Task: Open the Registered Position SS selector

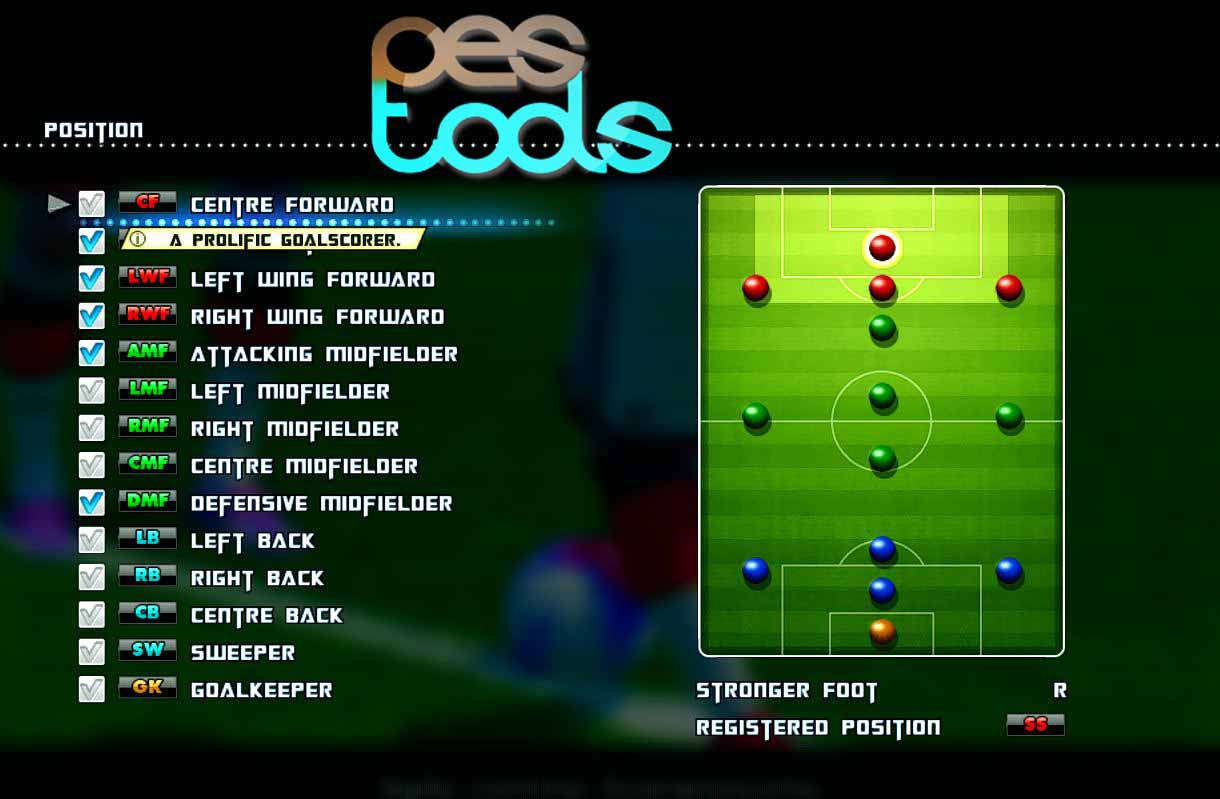Action: click(1035, 725)
